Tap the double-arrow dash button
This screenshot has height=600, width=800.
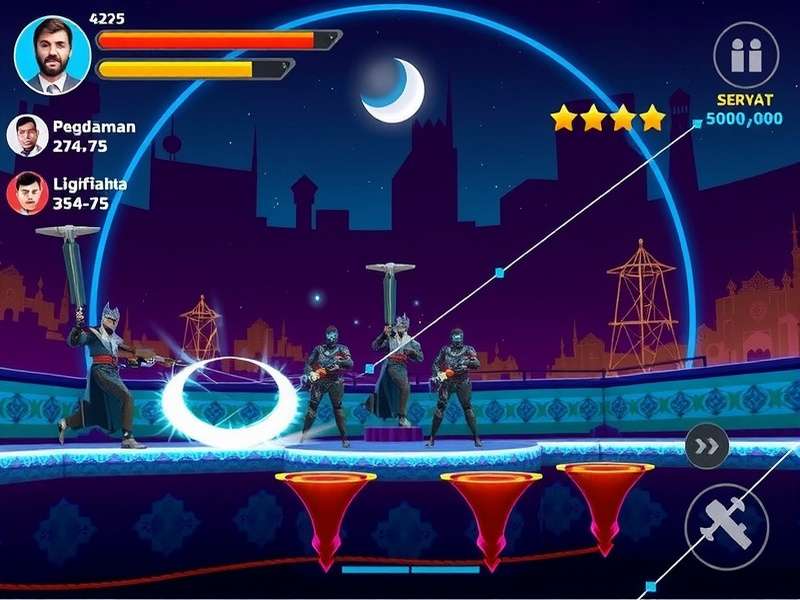point(707,446)
